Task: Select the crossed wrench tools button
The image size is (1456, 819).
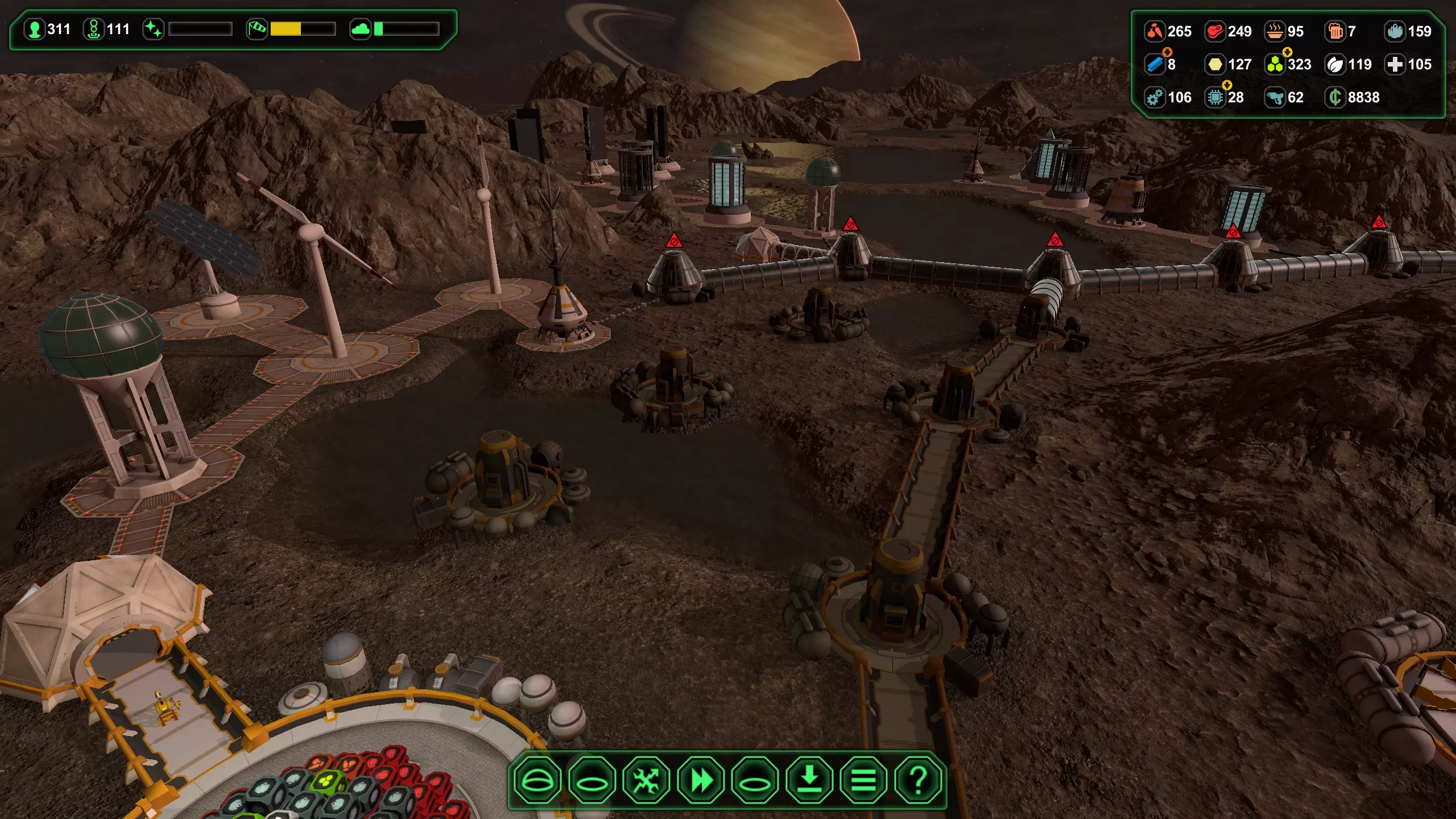Action: tap(646, 780)
